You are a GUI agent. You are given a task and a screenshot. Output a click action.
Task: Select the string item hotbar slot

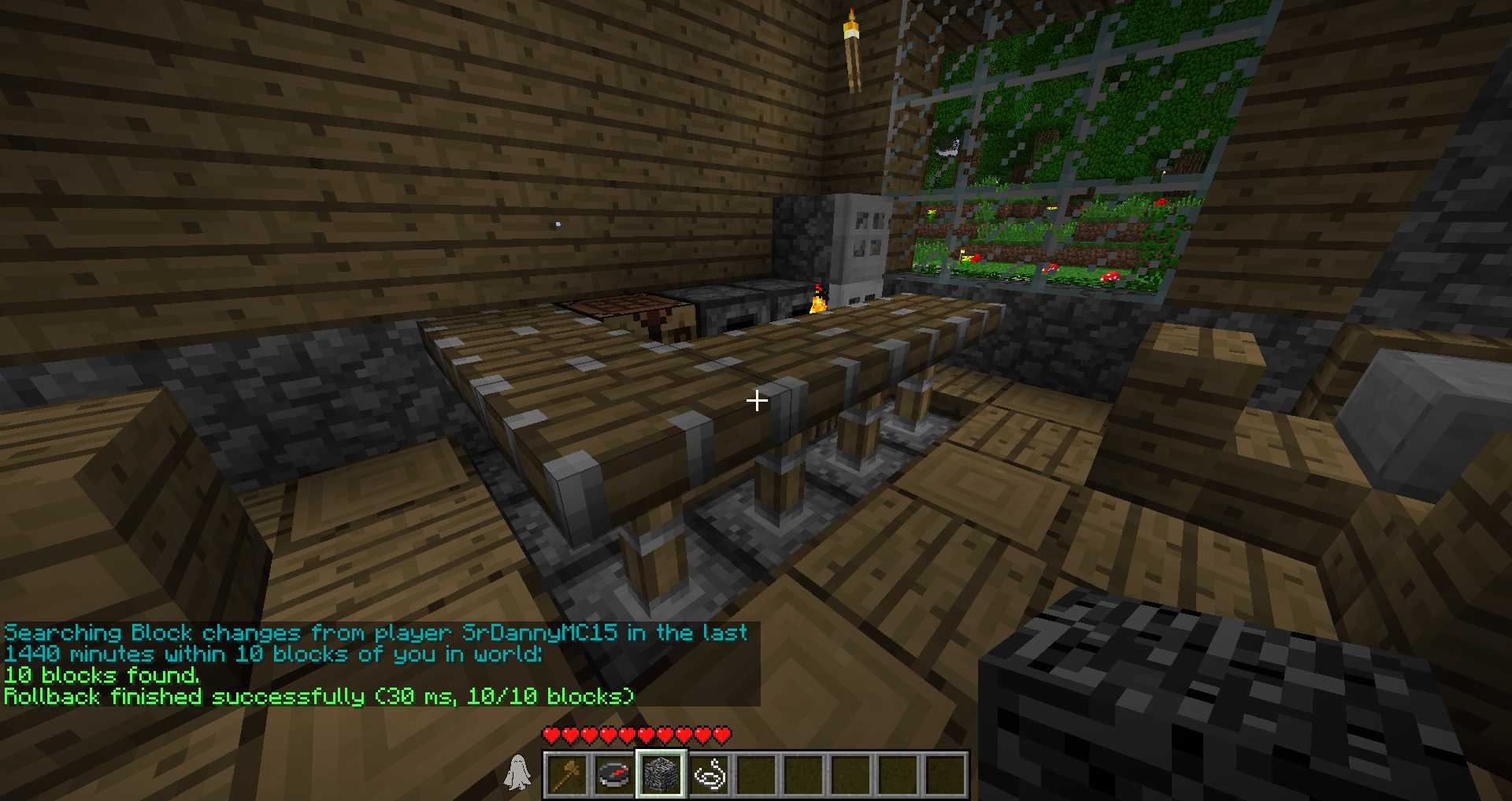pyautogui.click(x=710, y=774)
